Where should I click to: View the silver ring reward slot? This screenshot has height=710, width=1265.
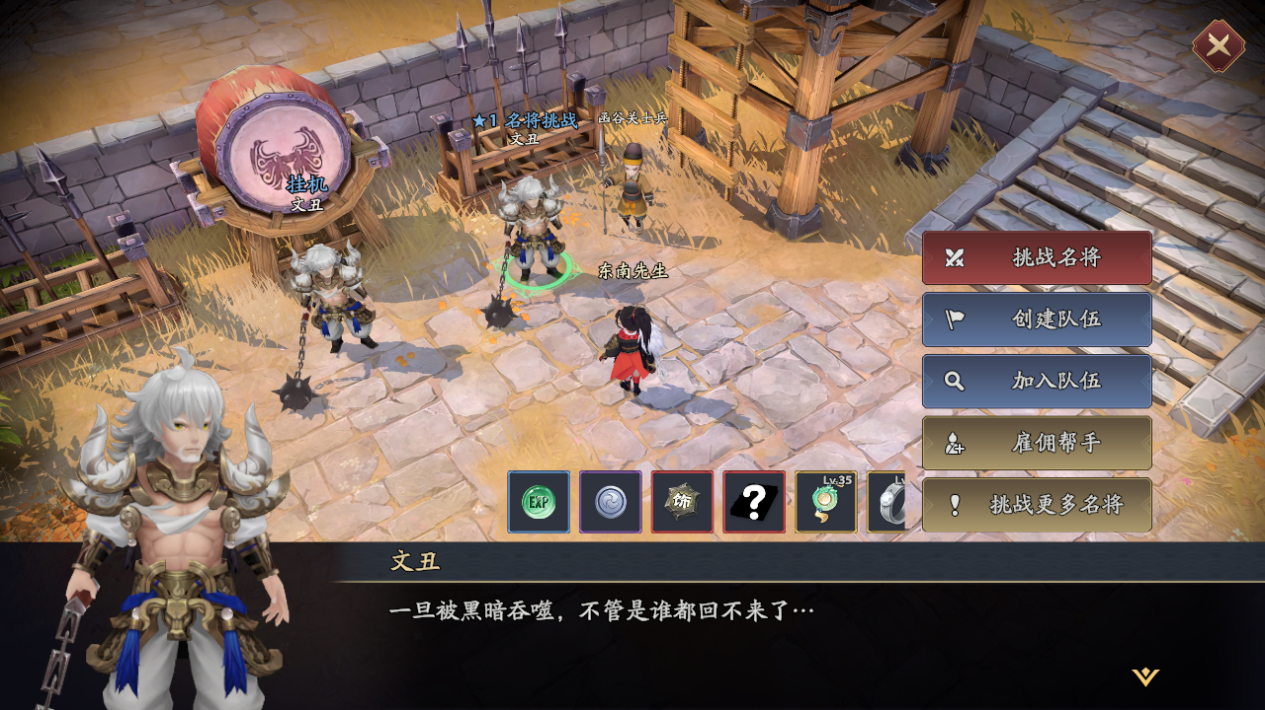coord(888,502)
